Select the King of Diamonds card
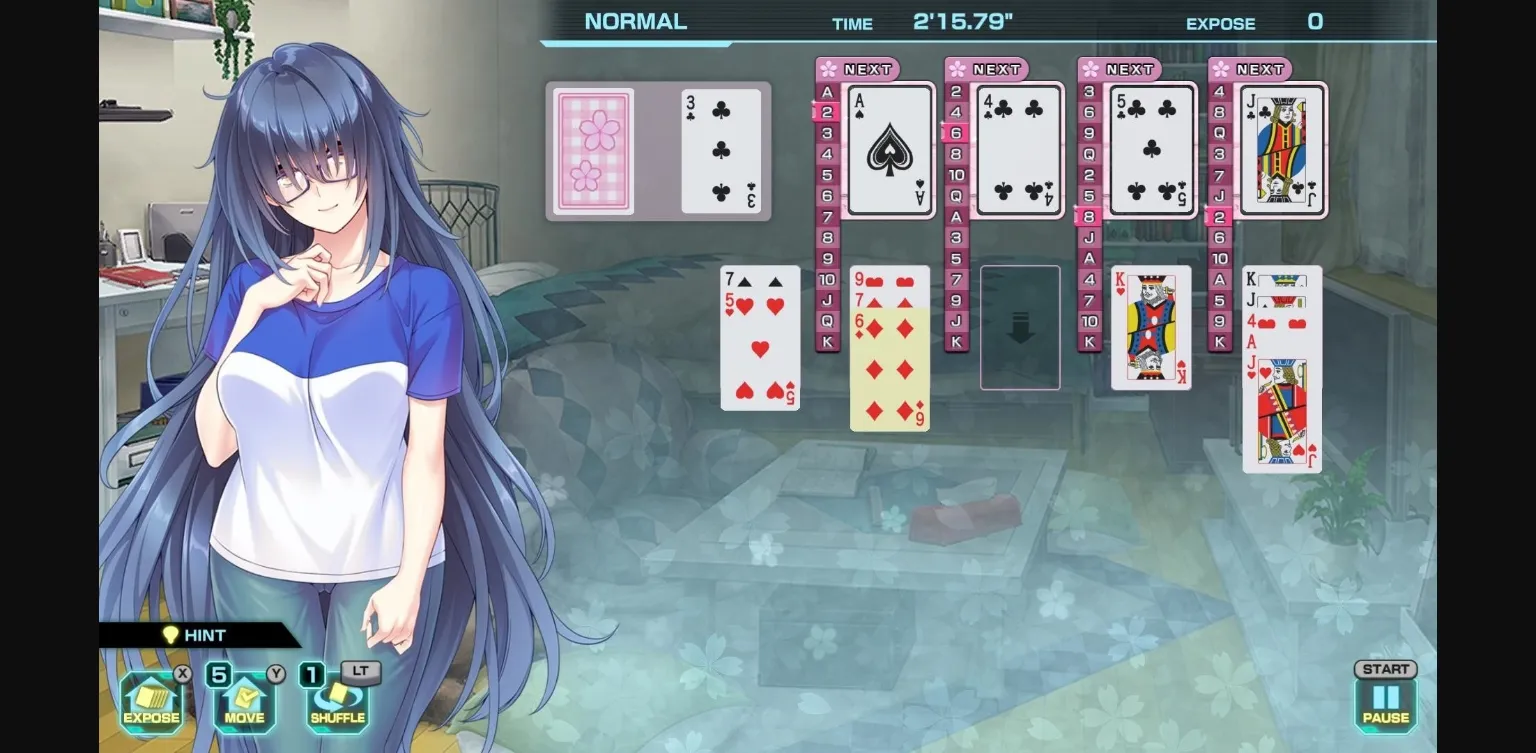Image resolution: width=1536 pixels, height=753 pixels. (x=1151, y=327)
